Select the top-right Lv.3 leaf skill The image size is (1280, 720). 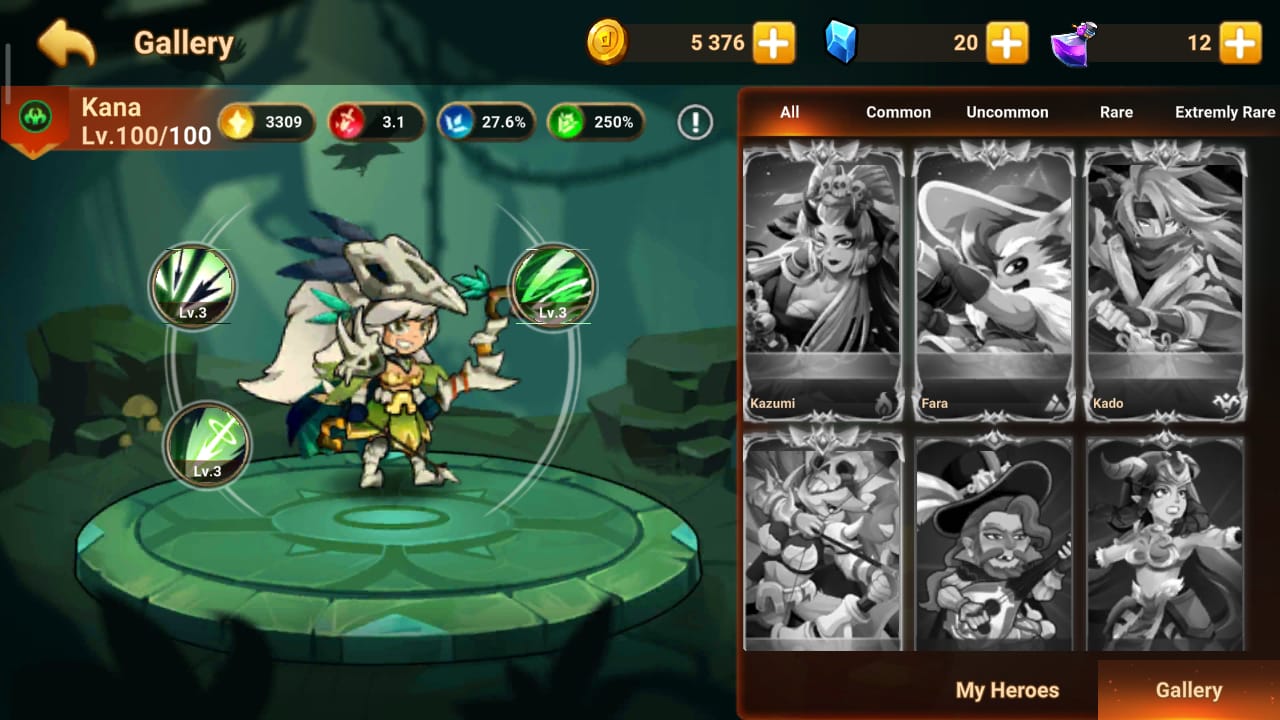(552, 288)
